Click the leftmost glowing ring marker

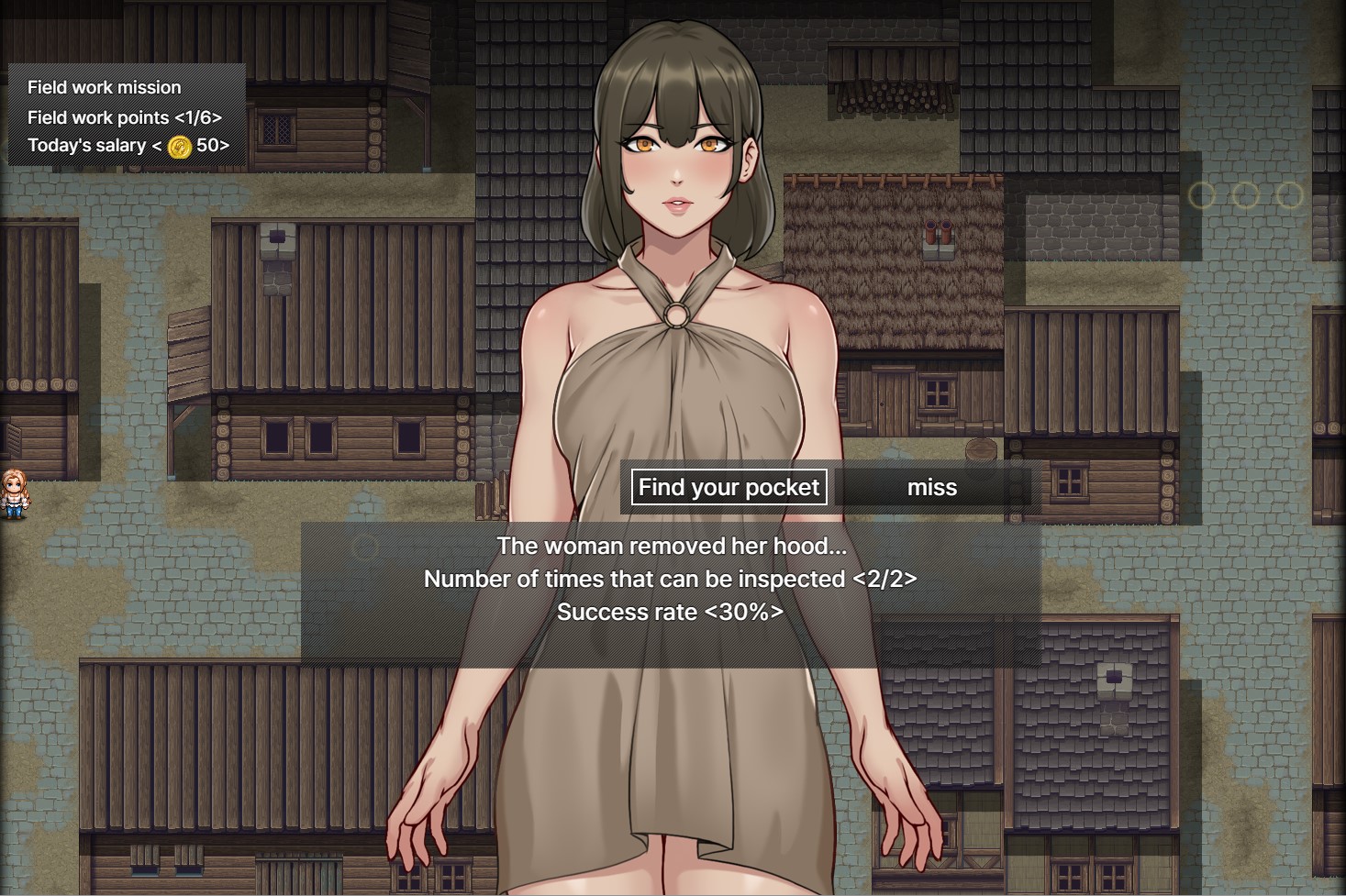[1203, 195]
